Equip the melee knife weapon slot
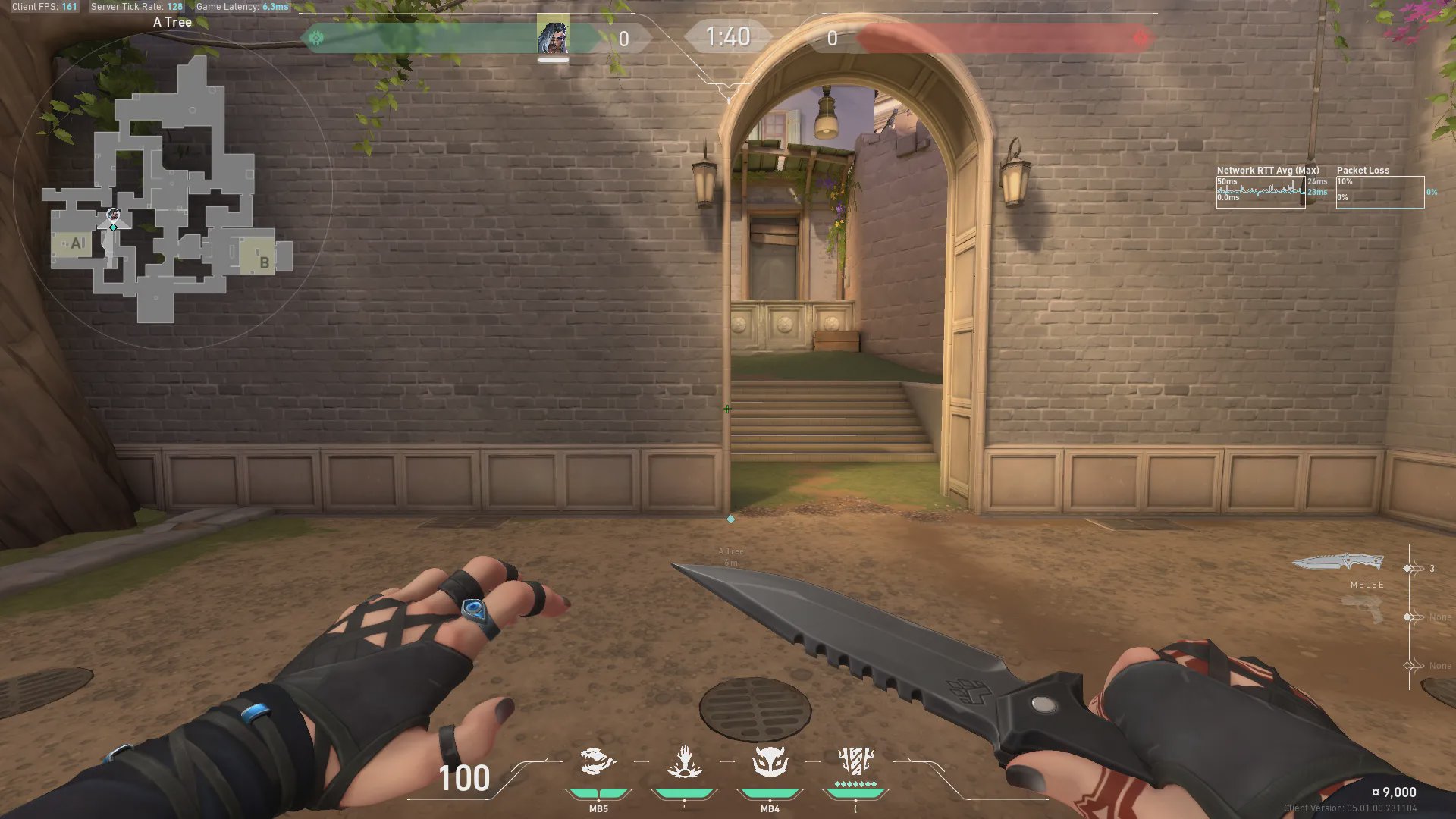Screen dimensions: 1456x819 [x=1338, y=563]
